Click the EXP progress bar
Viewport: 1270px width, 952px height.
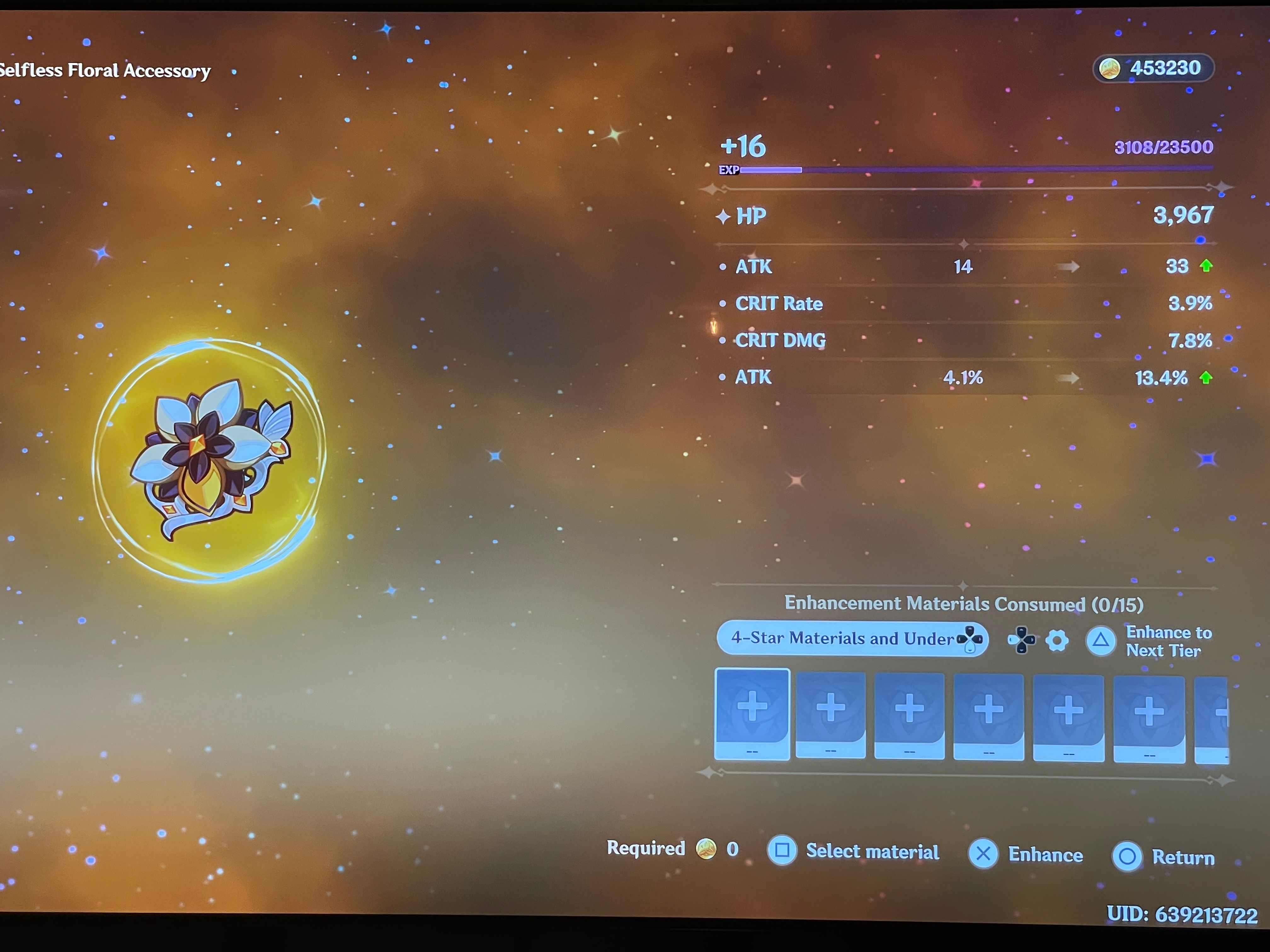coord(976,169)
